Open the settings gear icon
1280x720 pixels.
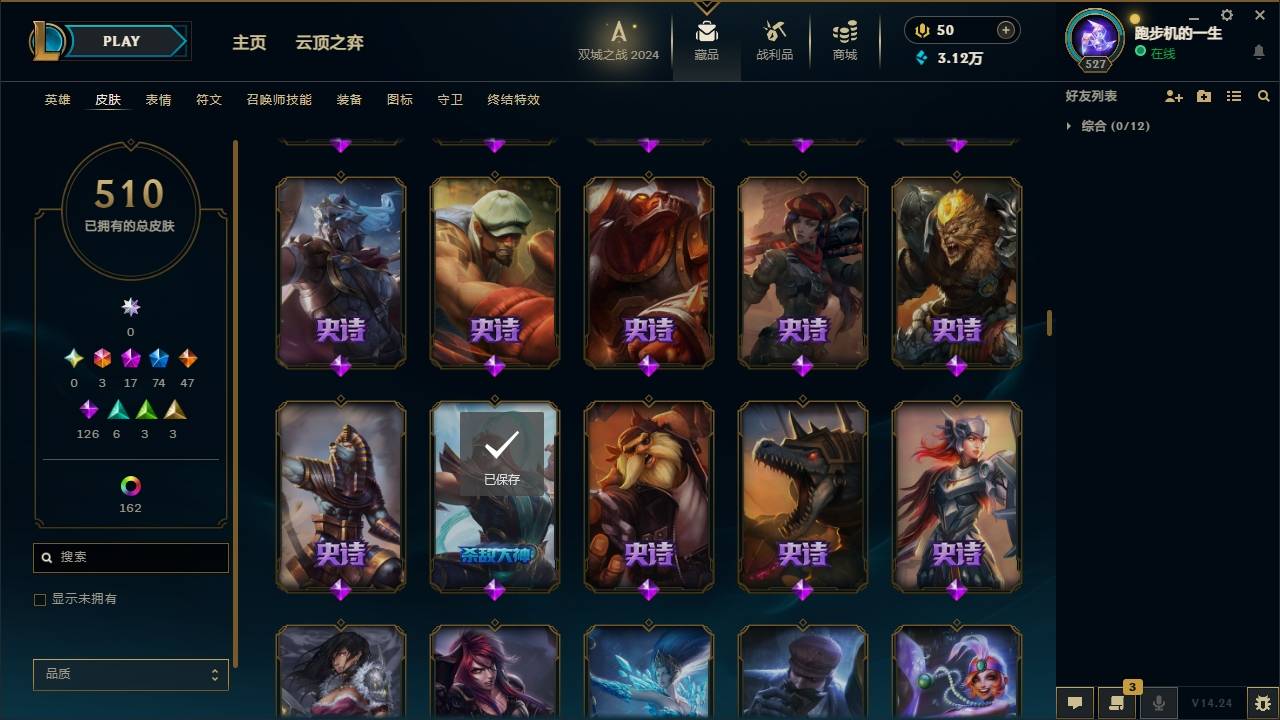tap(1226, 15)
